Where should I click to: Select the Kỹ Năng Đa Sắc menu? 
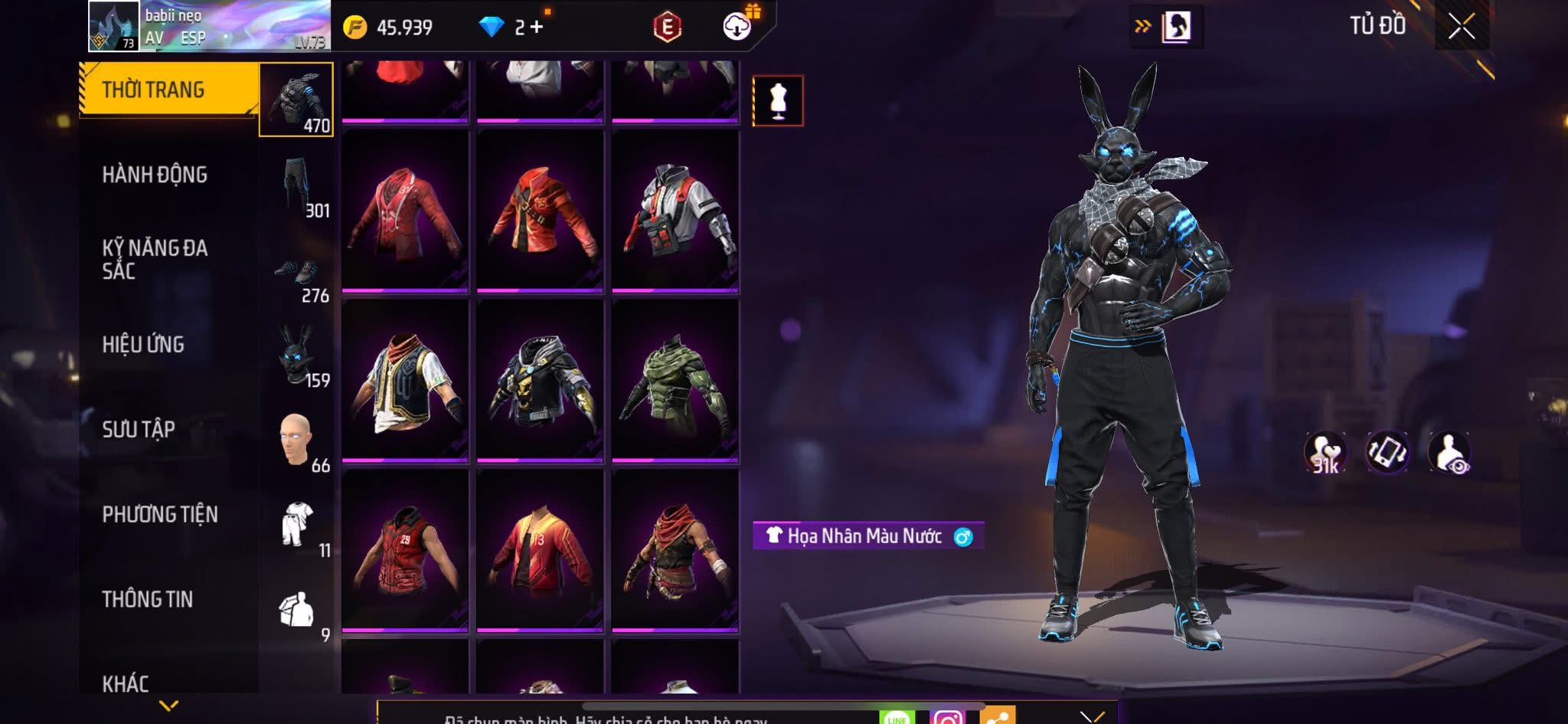click(155, 259)
